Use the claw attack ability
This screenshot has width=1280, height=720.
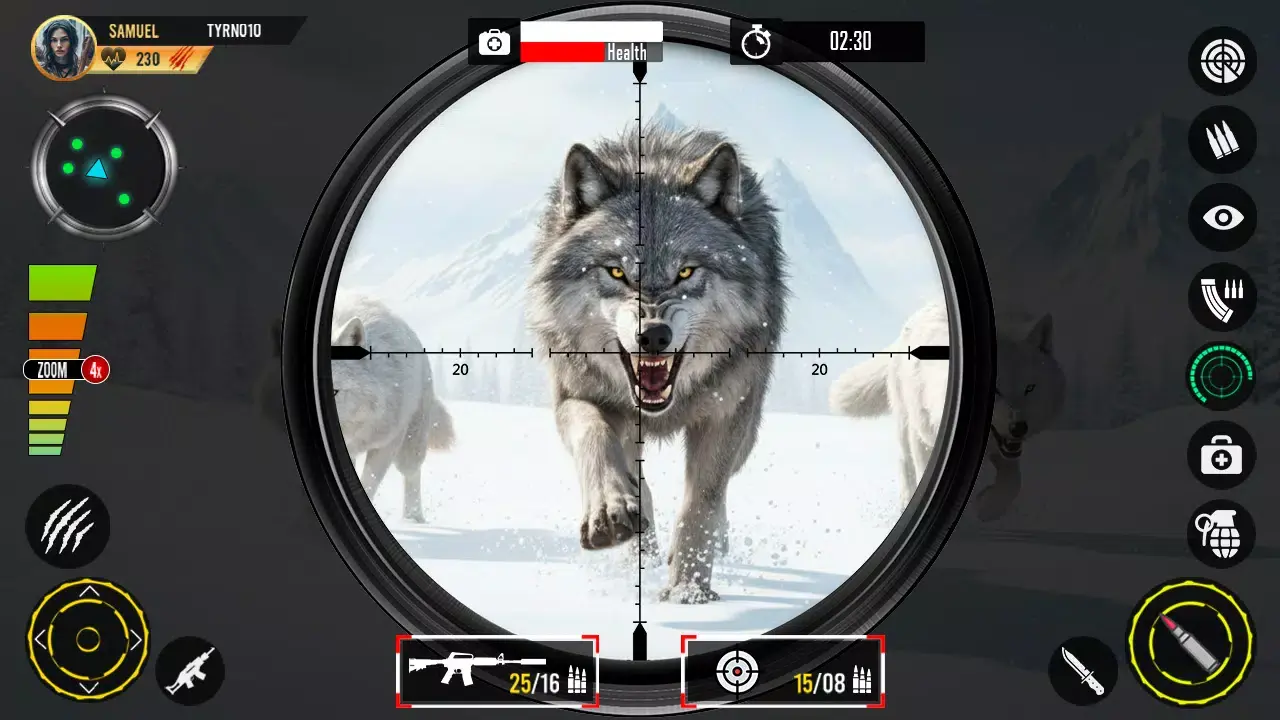(x=68, y=528)
